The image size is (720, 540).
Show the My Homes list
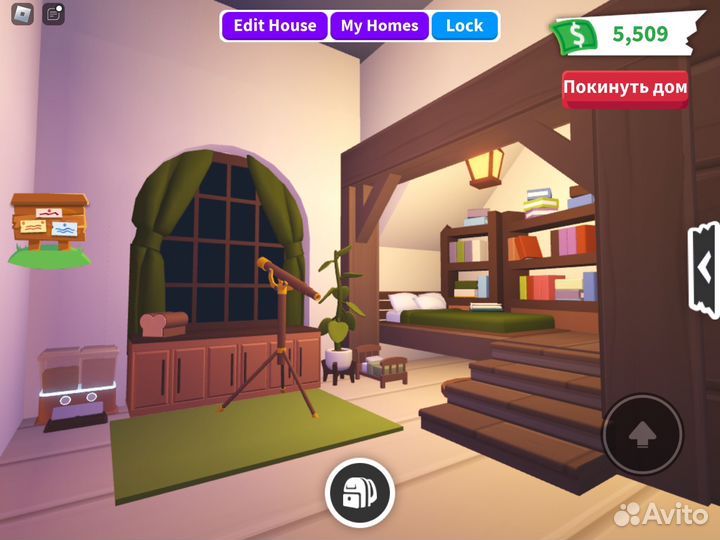tap(379, 26)
